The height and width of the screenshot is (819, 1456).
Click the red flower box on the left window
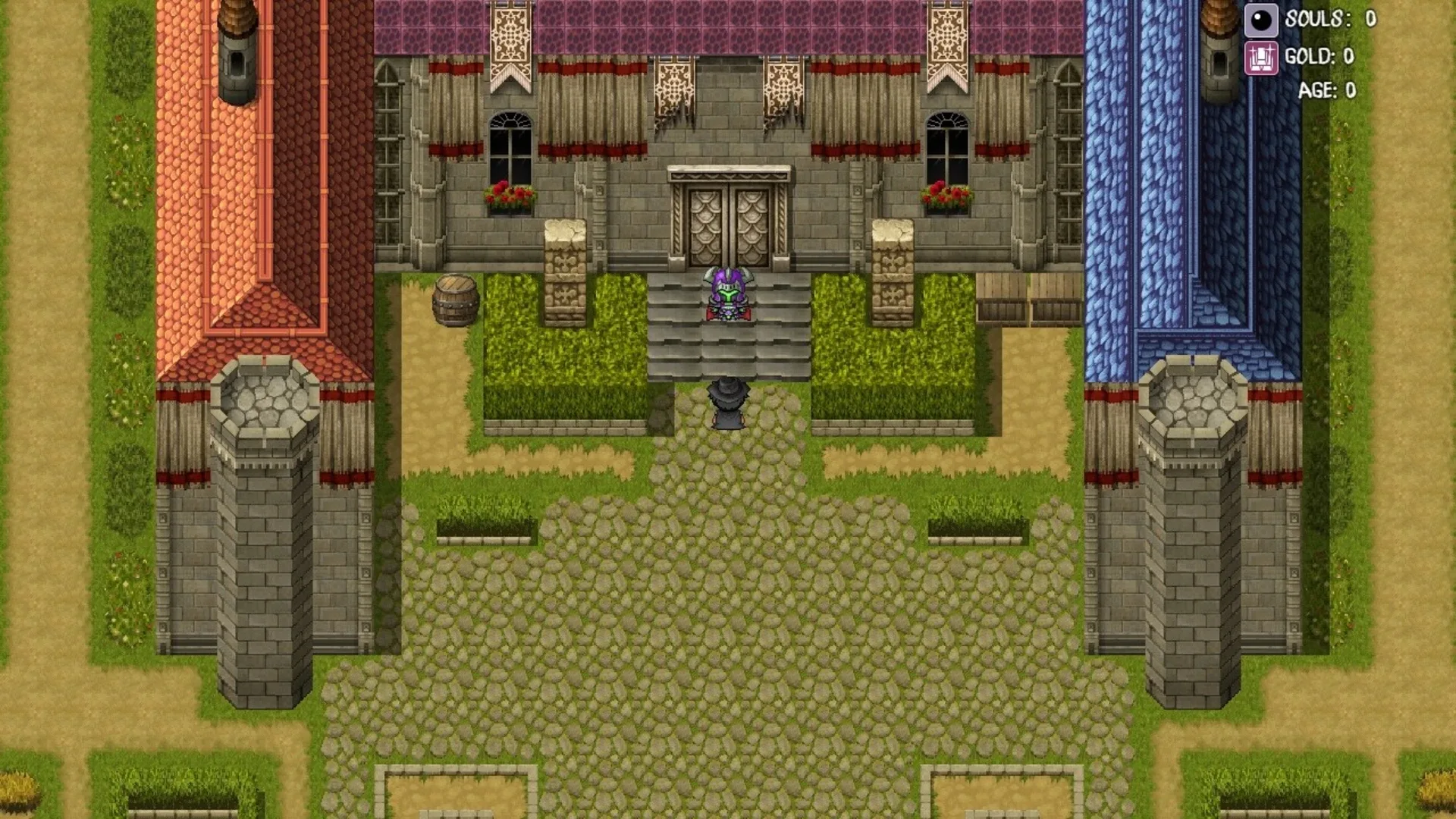510,193
